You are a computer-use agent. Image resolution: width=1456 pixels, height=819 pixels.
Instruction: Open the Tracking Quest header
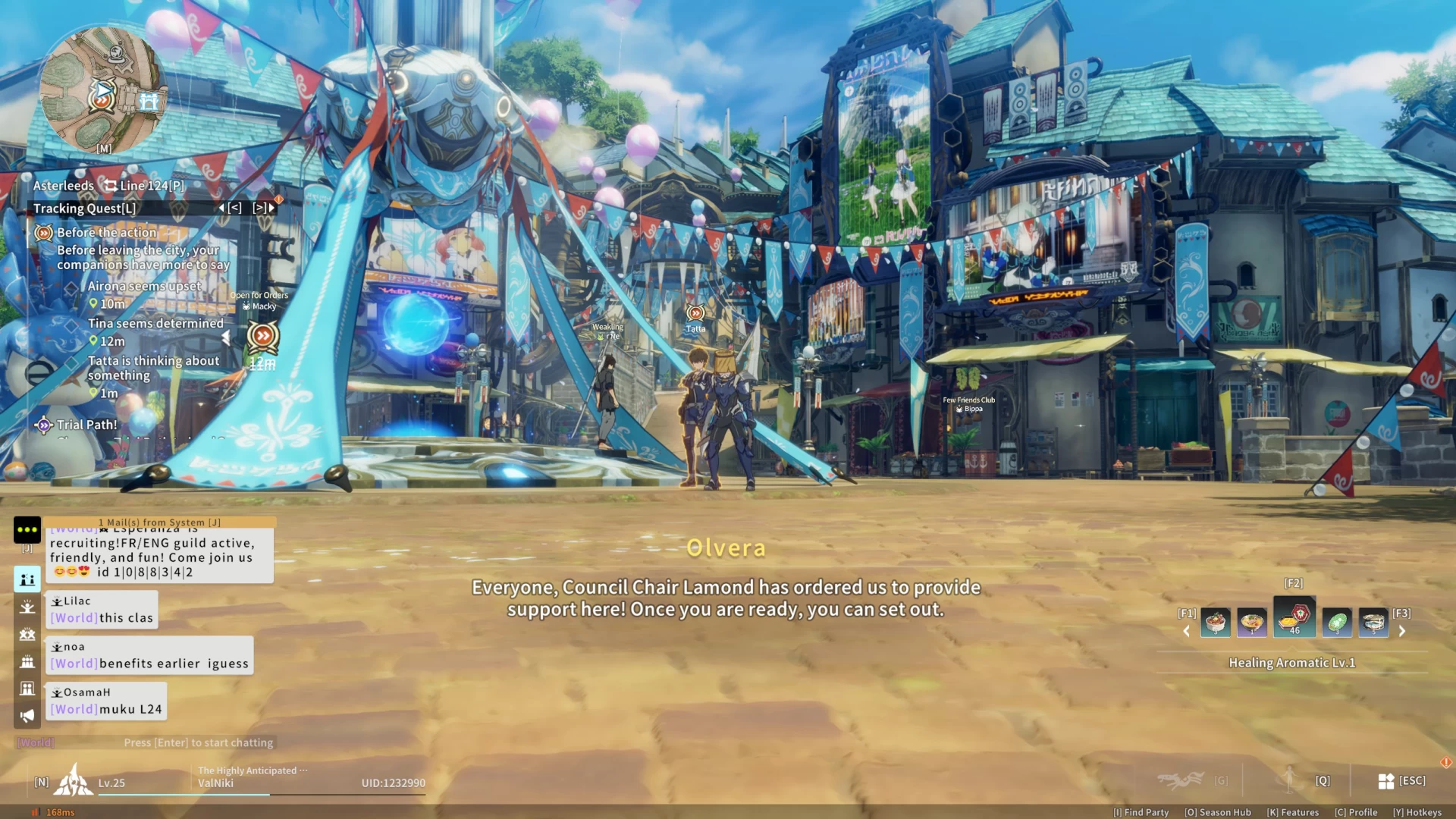coord(85,209)
